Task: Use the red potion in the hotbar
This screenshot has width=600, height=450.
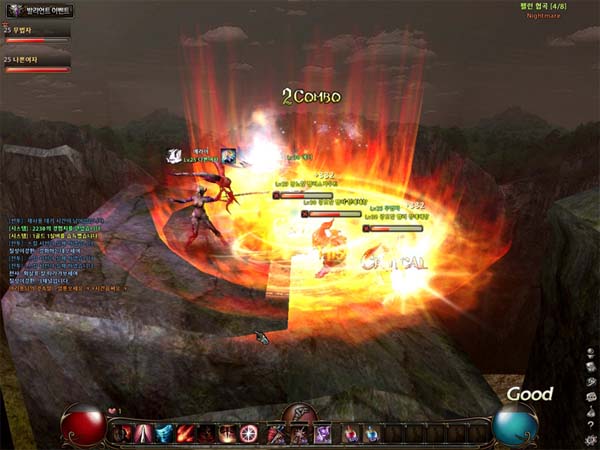Action: click(x=351, y=433)
